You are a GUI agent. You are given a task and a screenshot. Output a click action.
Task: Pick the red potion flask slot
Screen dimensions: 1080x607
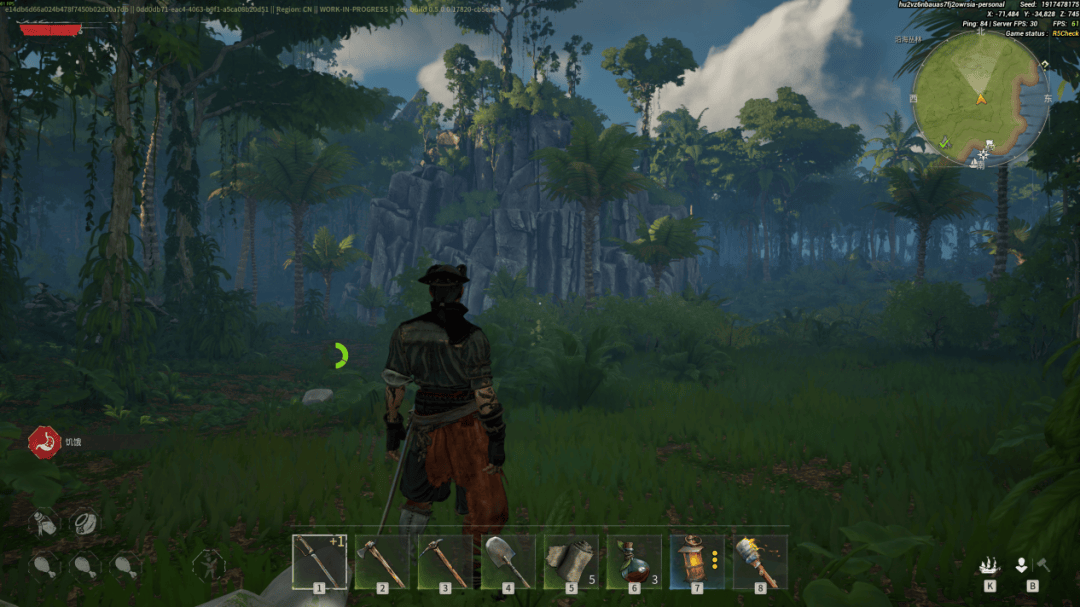click(634, 561)
